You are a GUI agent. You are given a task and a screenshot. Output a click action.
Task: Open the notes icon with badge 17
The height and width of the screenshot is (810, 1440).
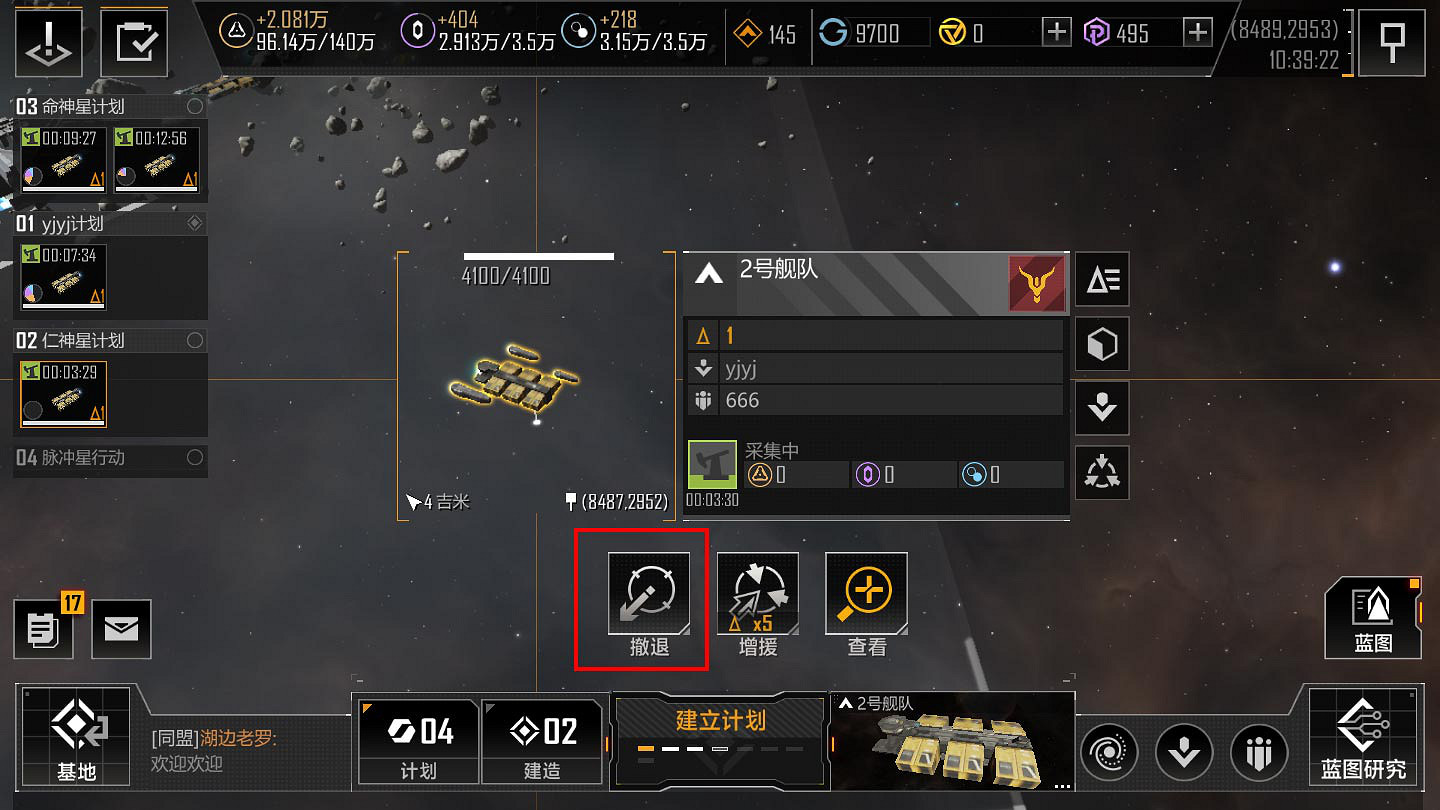pos(44,629)
